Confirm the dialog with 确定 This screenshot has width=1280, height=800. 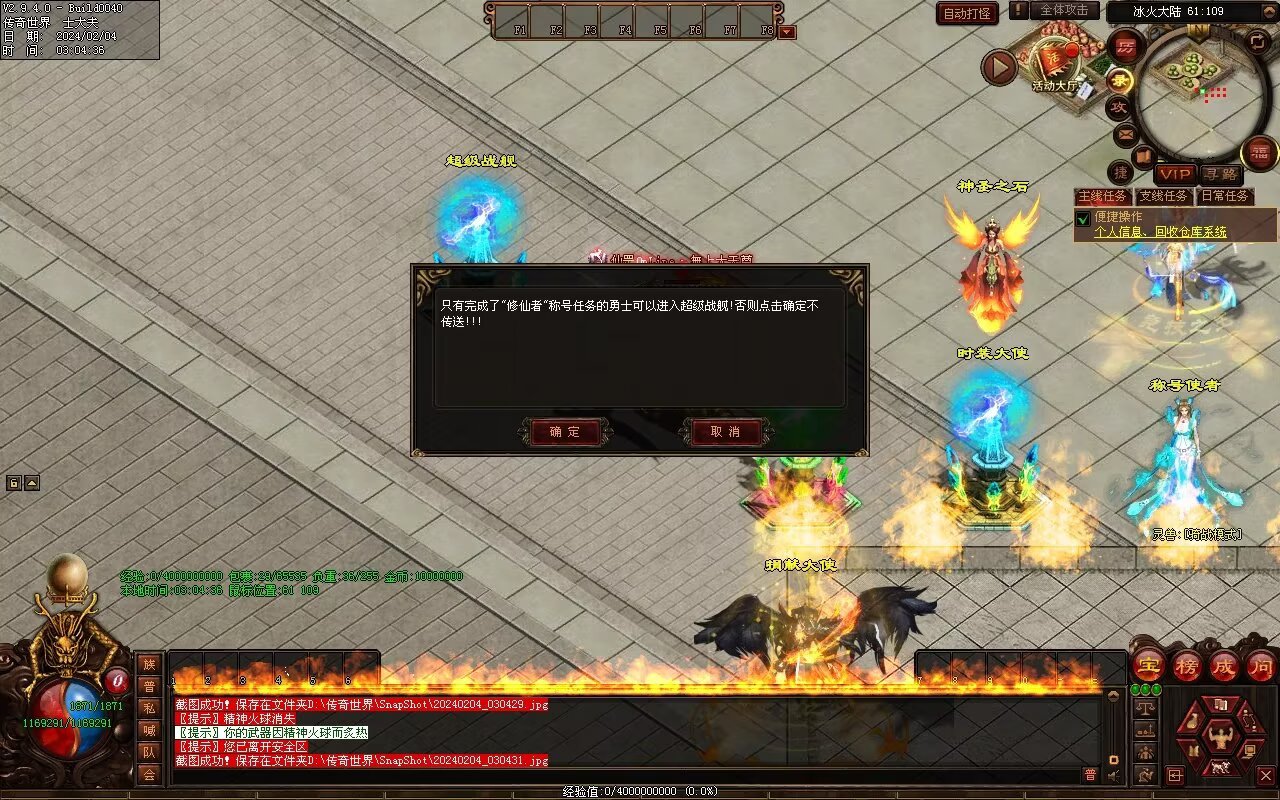(565, 432)
